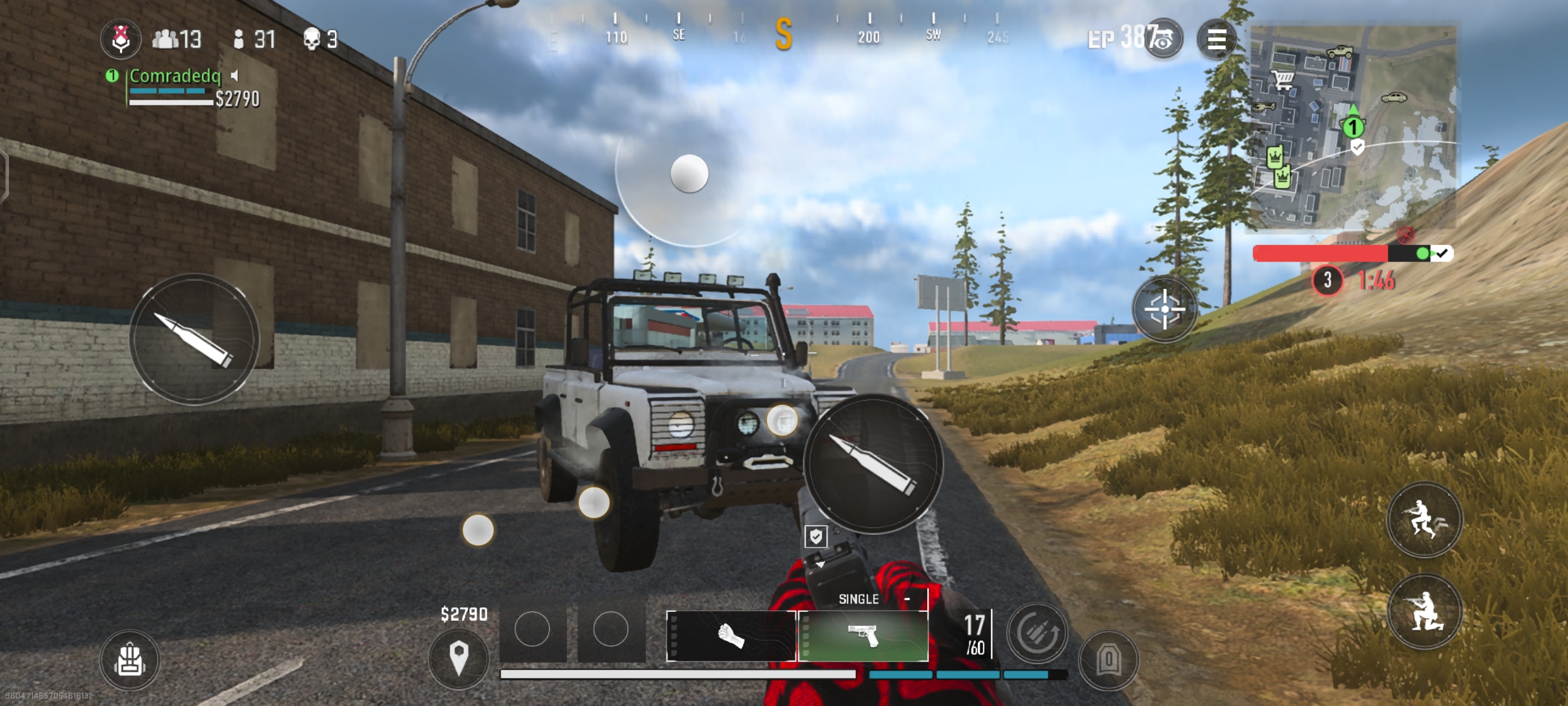The image size is (1568, 706).
Task: Select the pistol weapon slot
Action: pyautogui.click(x=862, y=636)
